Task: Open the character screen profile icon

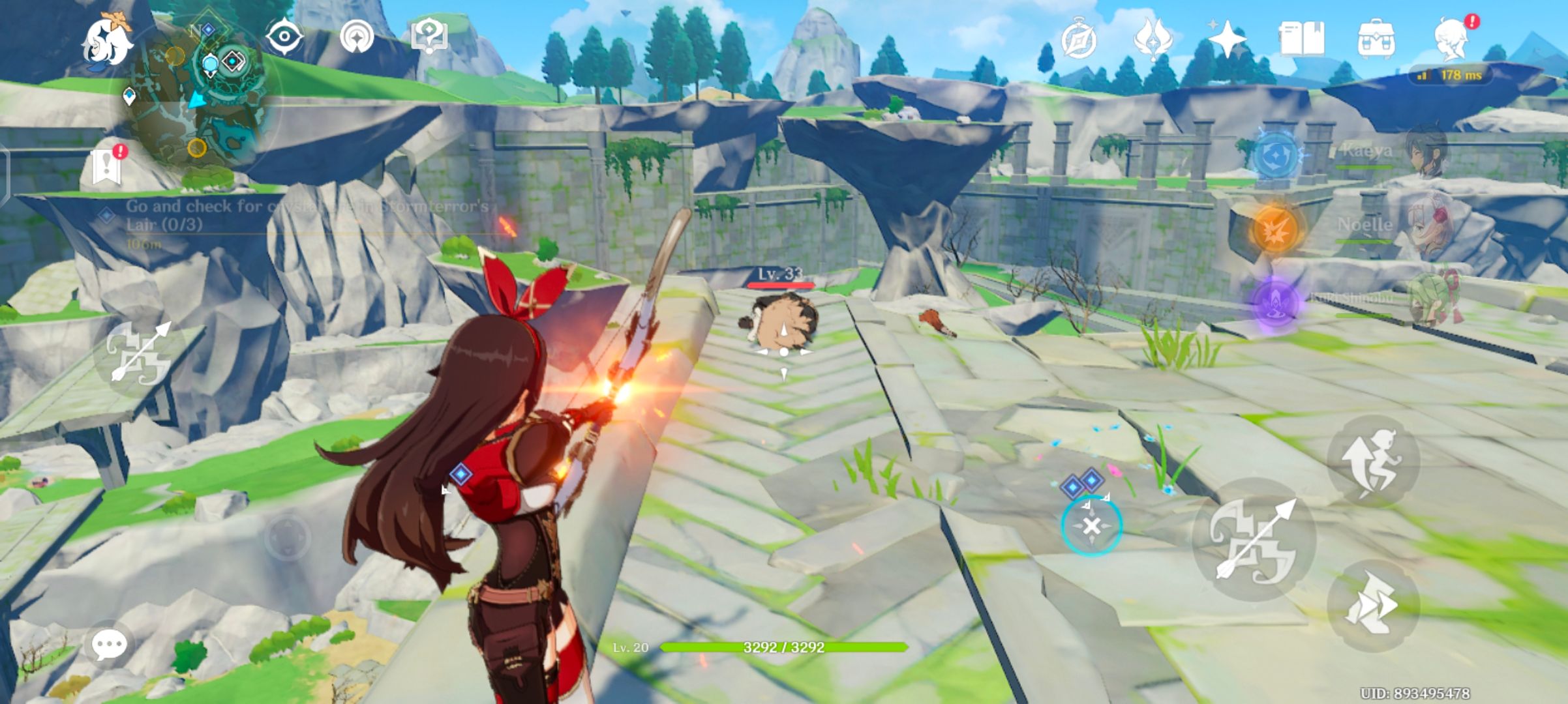Action: (1452, 39)
